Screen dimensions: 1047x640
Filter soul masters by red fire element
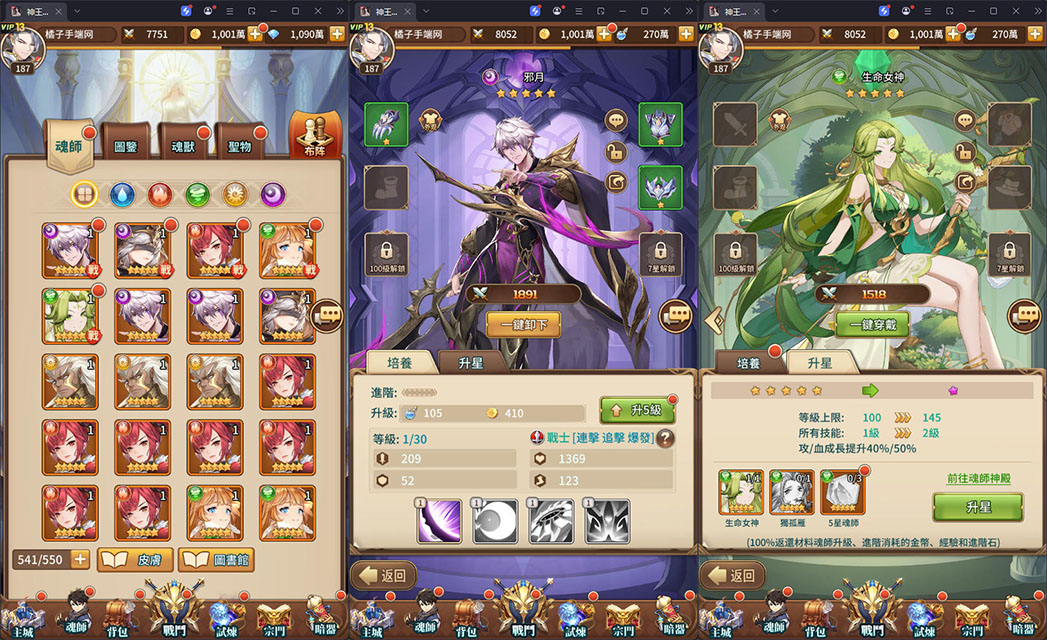160,193
